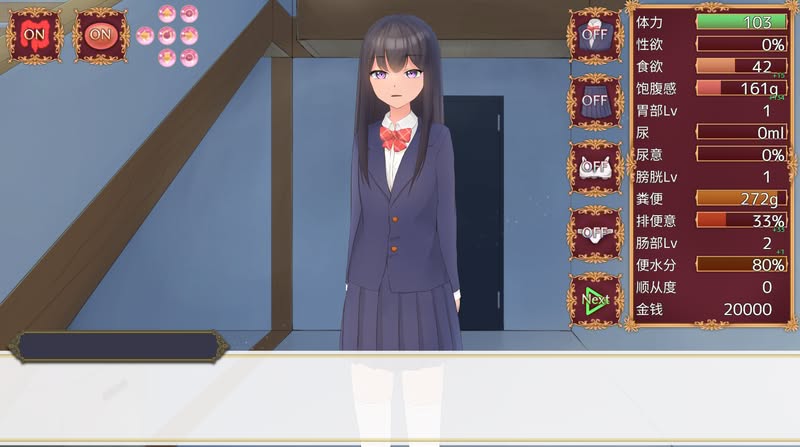Click the pink right-arrow camera button
The width and height of the screenshot is (800, 447).
(x=189, y=36)
